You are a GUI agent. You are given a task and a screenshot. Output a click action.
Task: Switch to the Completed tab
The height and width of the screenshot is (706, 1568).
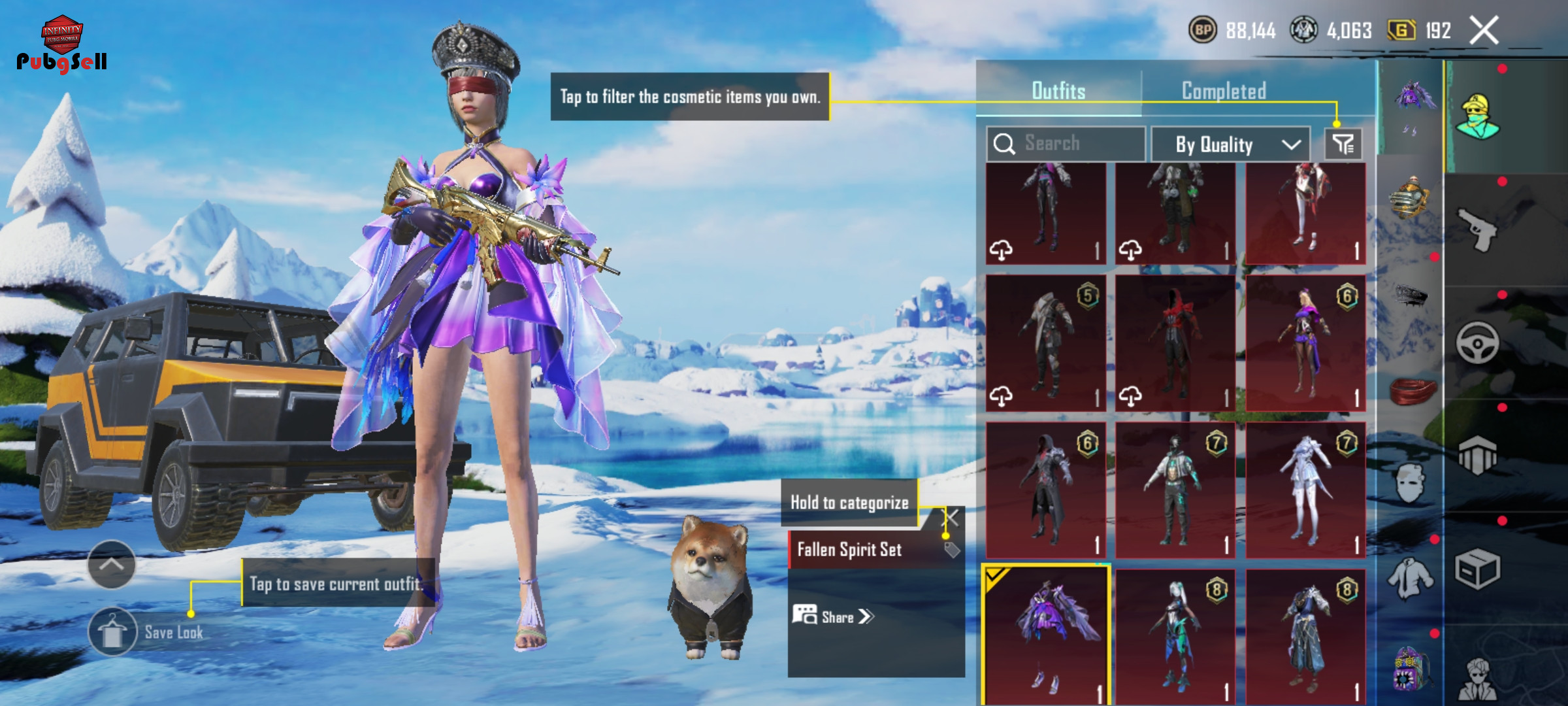[1224, 91]
